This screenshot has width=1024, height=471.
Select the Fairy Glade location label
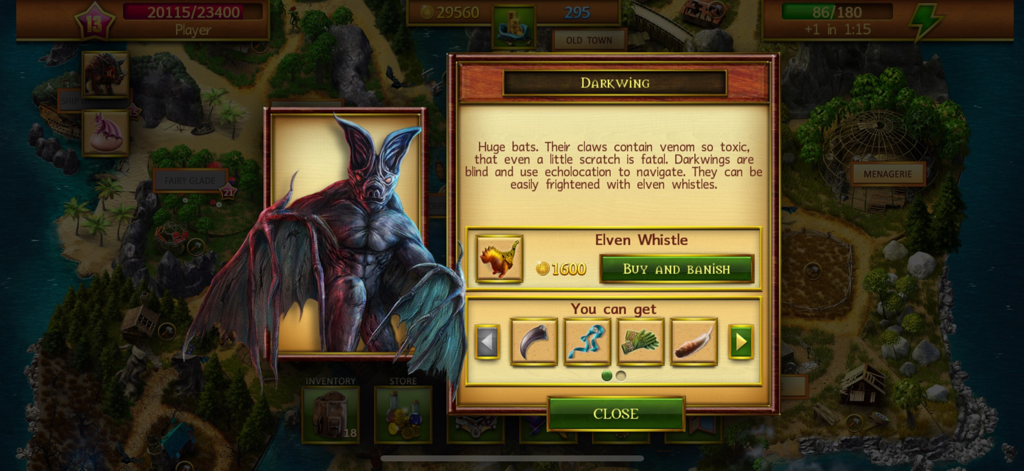click(189, 180)
